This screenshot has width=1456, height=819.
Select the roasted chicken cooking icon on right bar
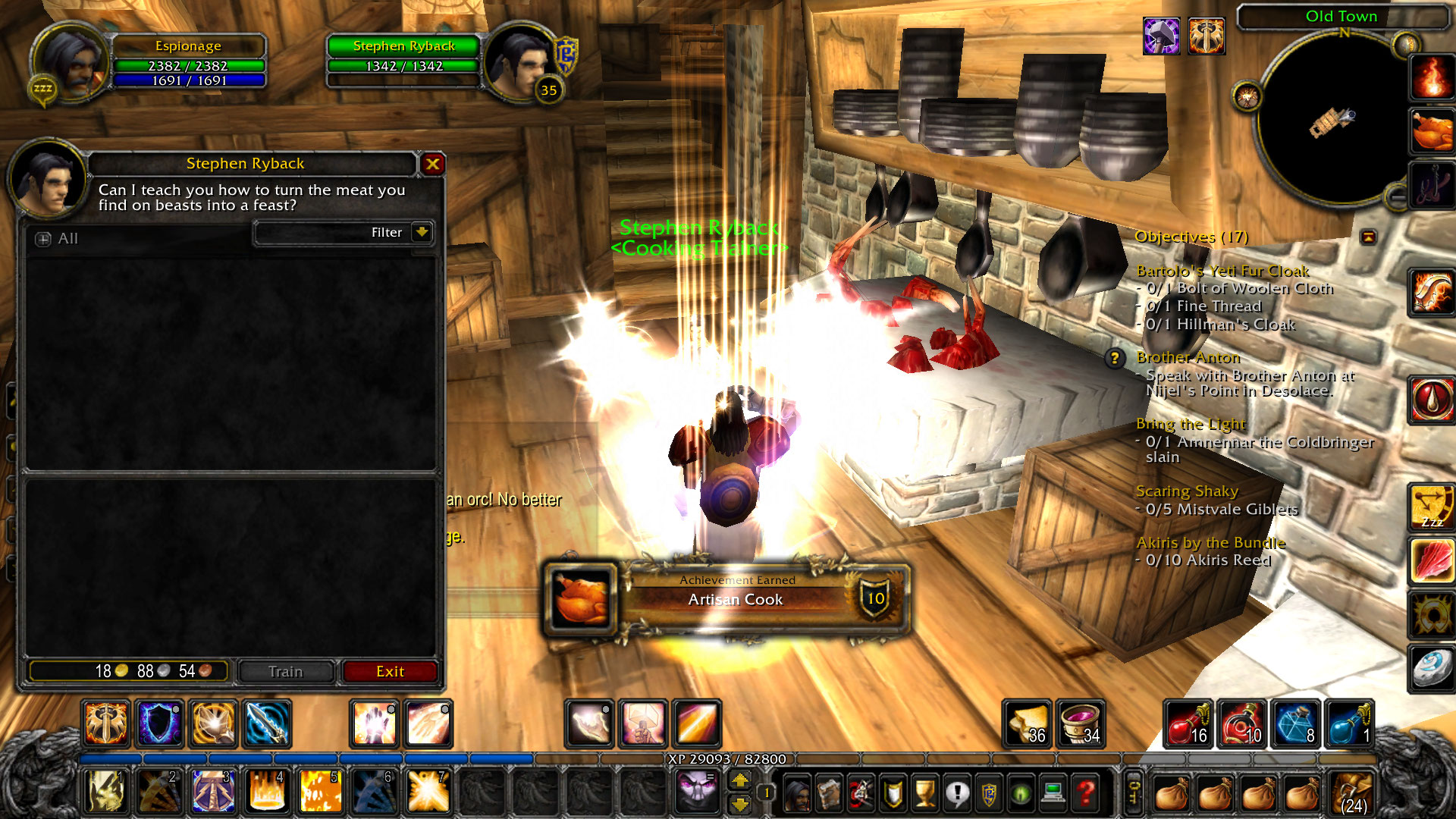(x=1432, y=129)
